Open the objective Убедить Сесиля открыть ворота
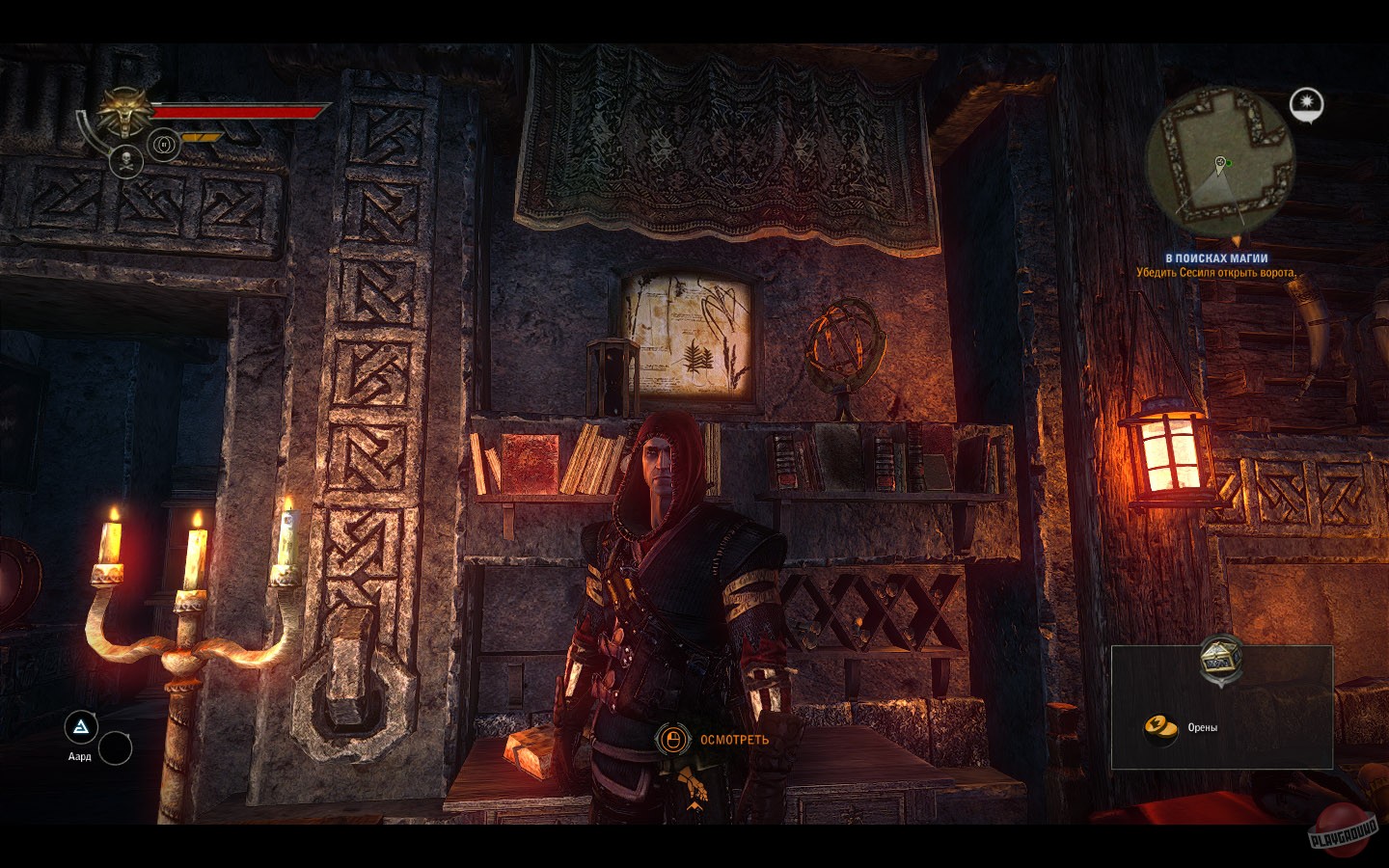 pyautogui.click(x=1215, y=270)
